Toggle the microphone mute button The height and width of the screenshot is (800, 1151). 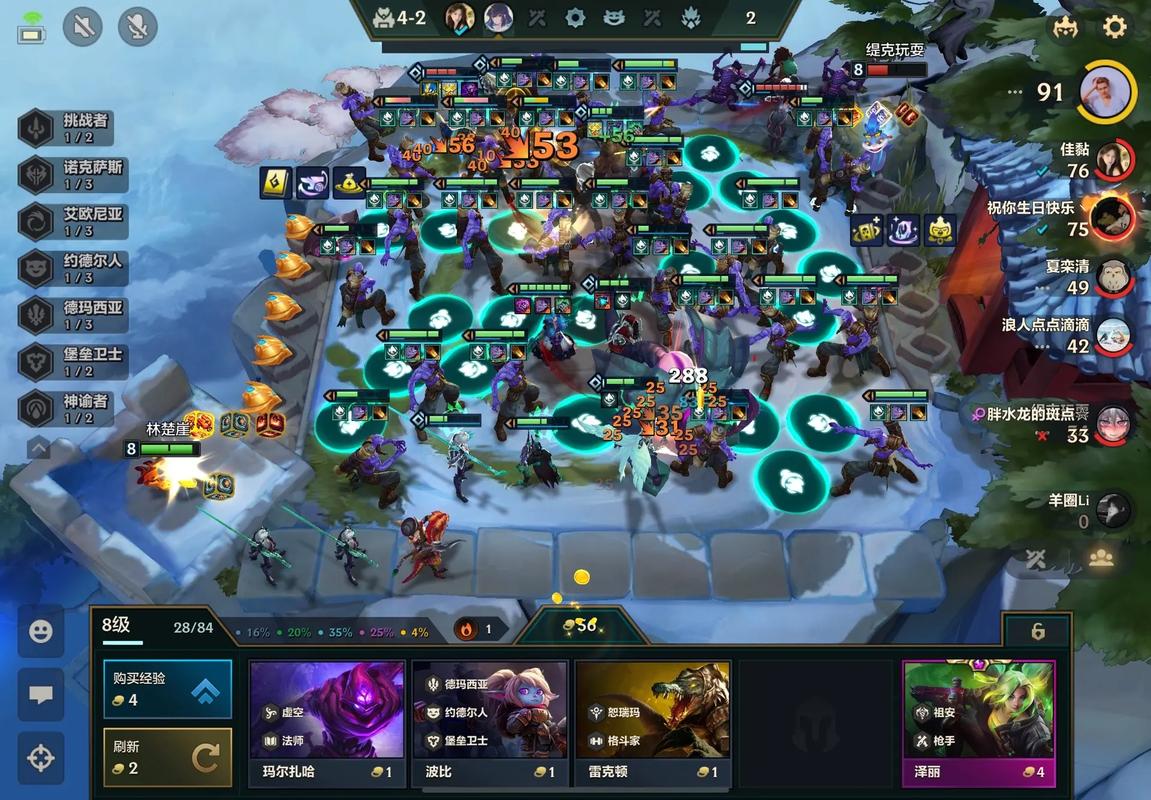click(x=137, y=27)
